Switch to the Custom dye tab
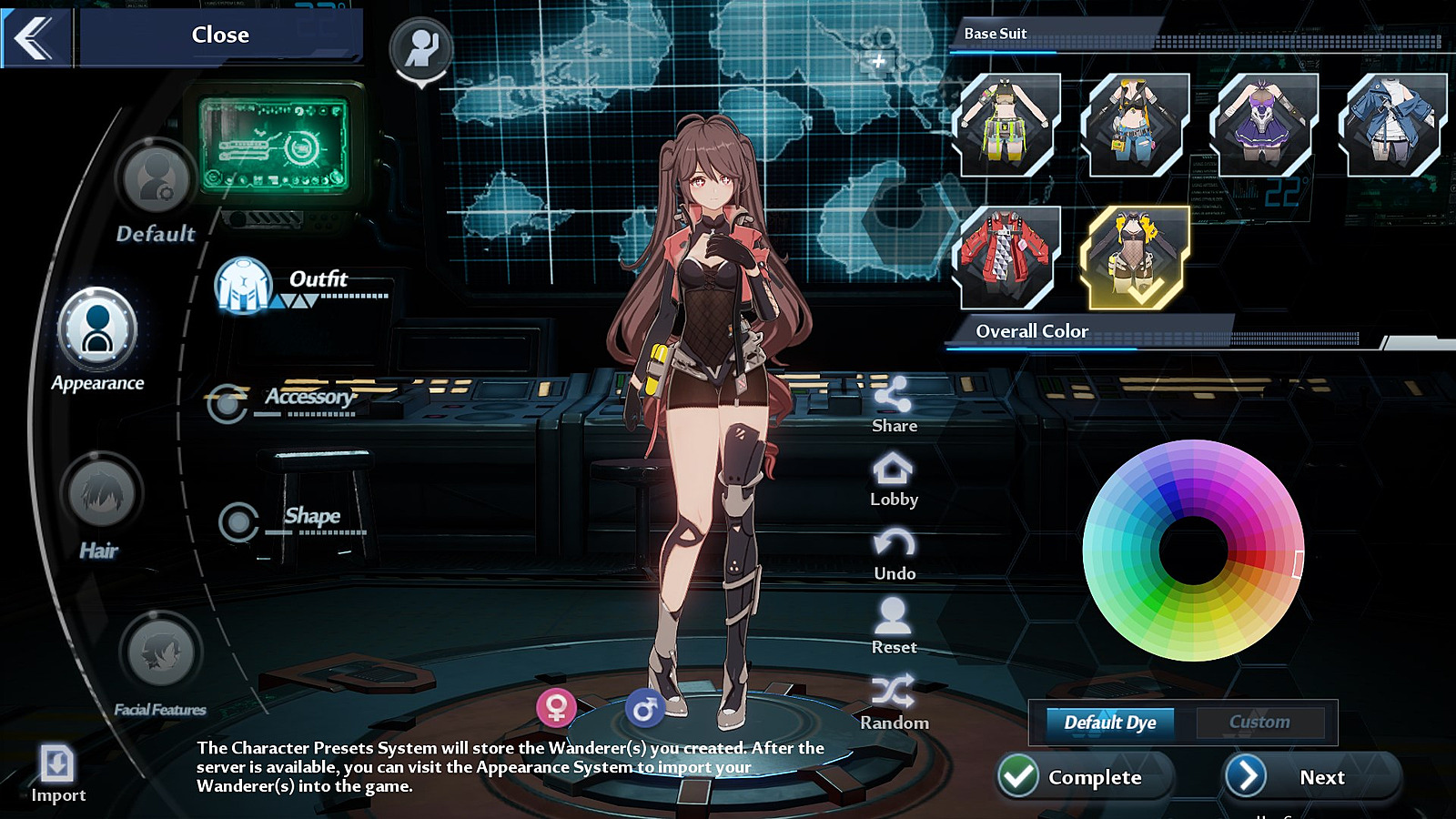Image resolution: width=1456 pixels, height=819 pixels. coord(1259,723)
